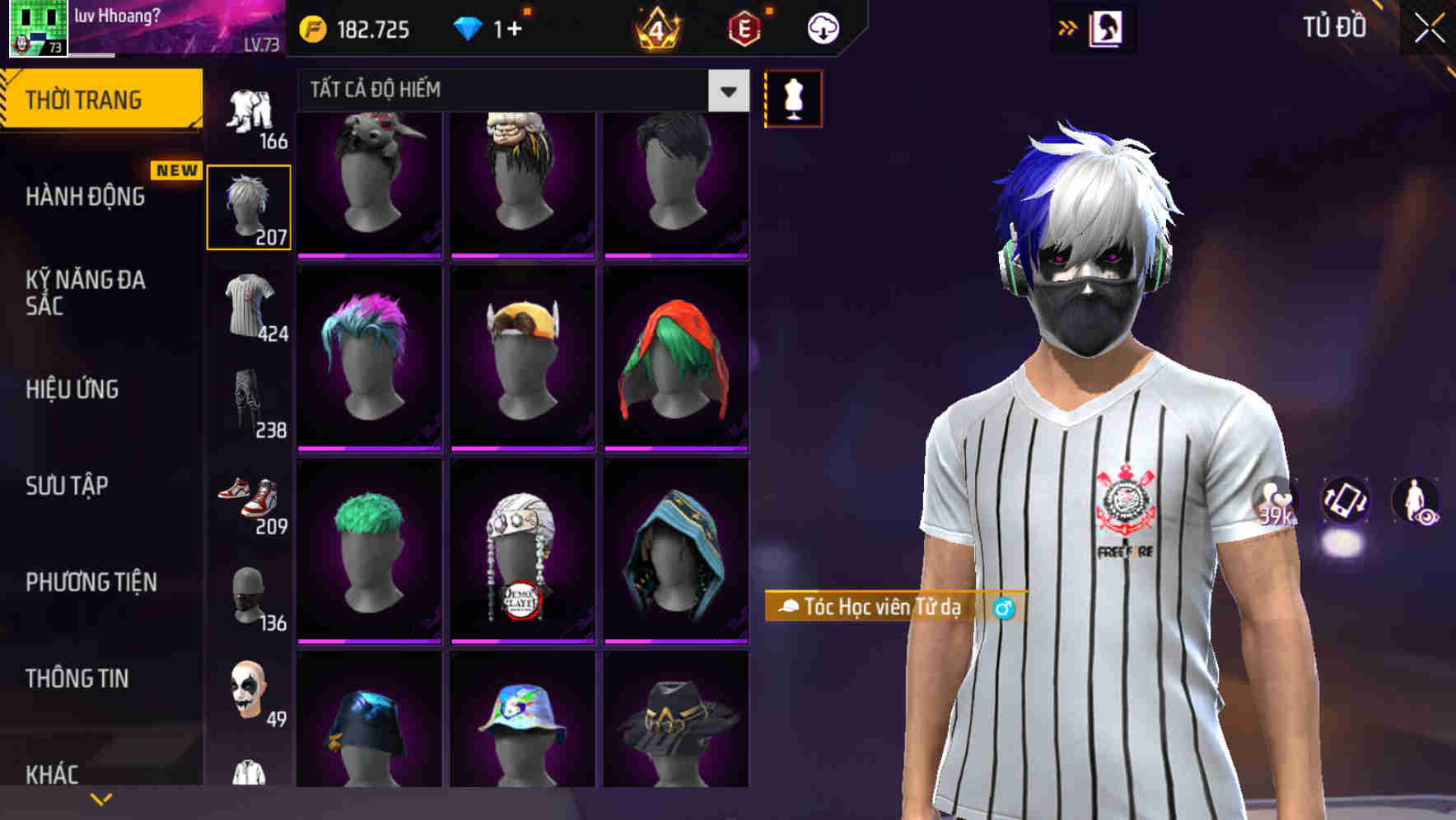
Task: Open the rank badge showing level 4 crown
Action: pos(657,26)
